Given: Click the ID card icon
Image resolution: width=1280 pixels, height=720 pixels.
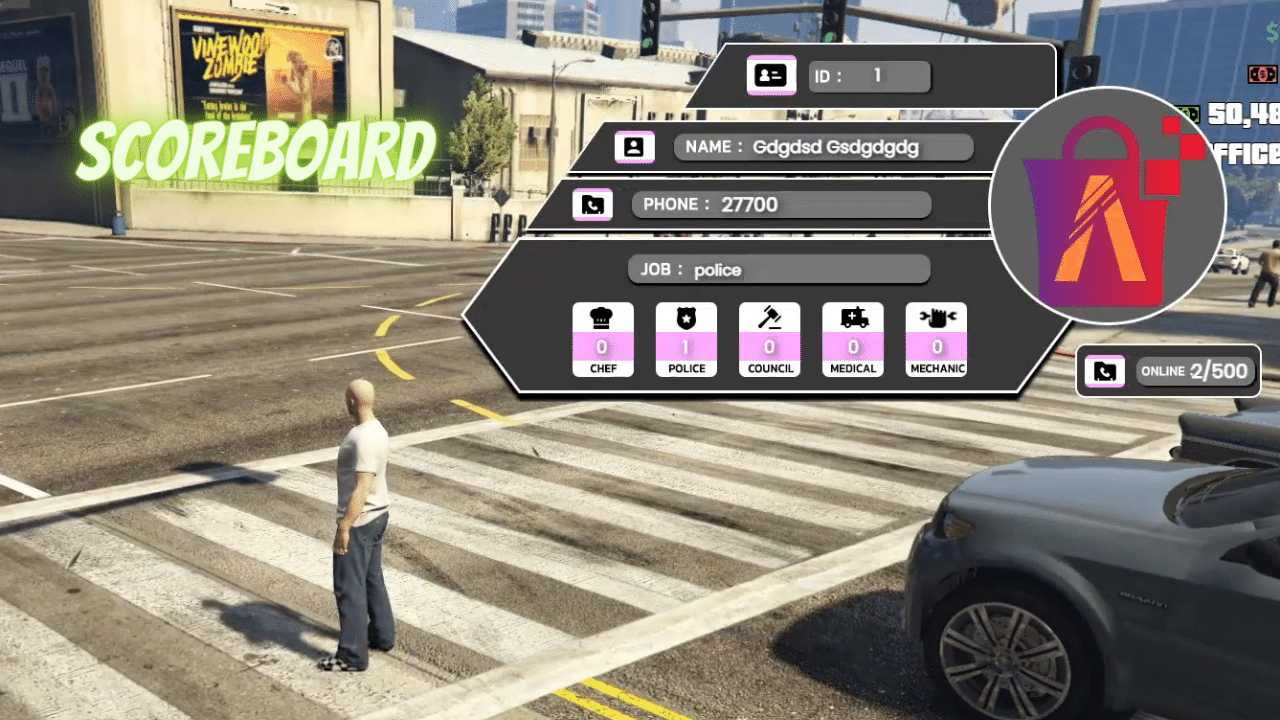Looking at the screenshot, I should click(x=771, y=75).
